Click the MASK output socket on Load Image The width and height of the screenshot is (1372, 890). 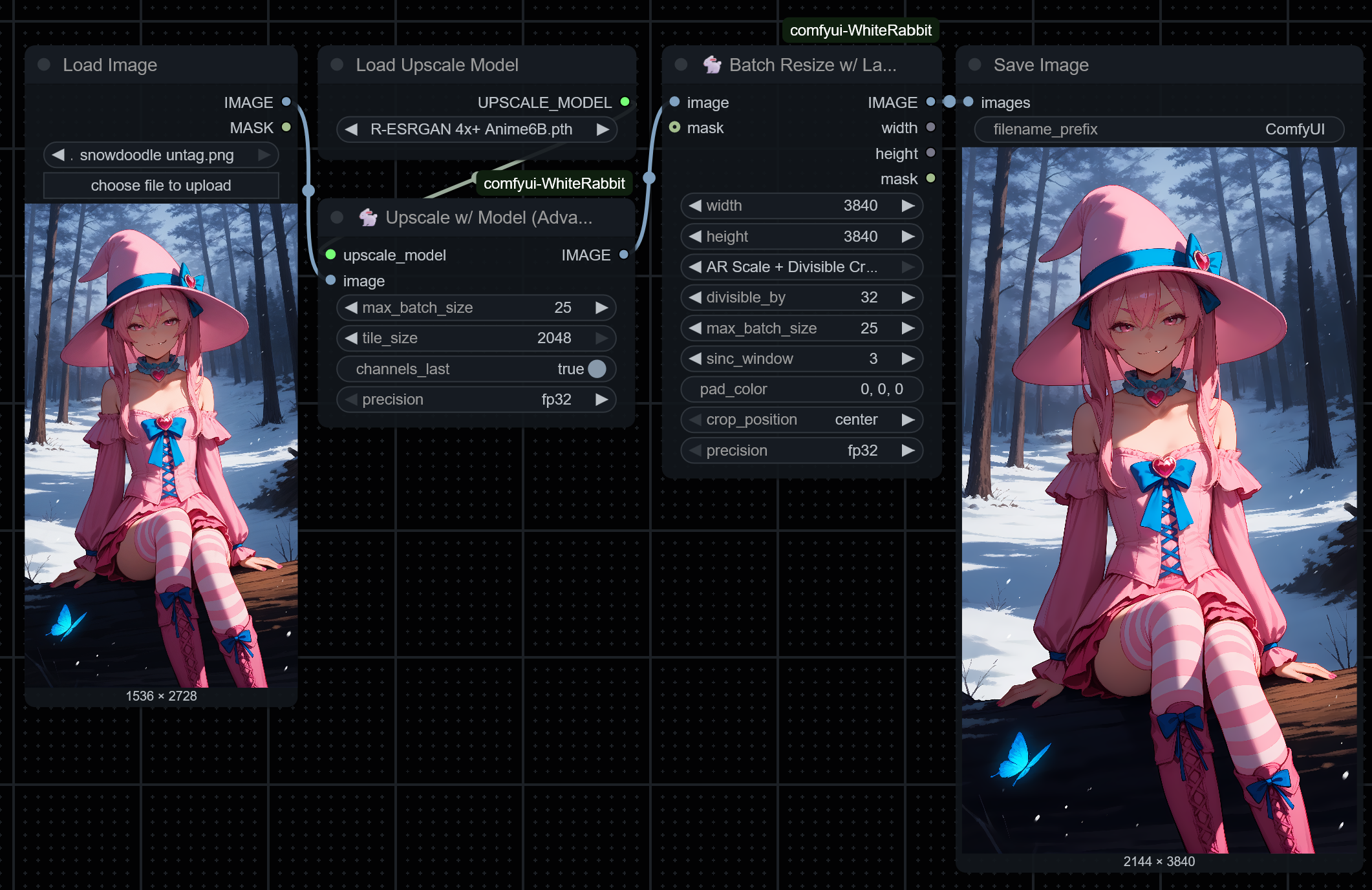(286, 128)
